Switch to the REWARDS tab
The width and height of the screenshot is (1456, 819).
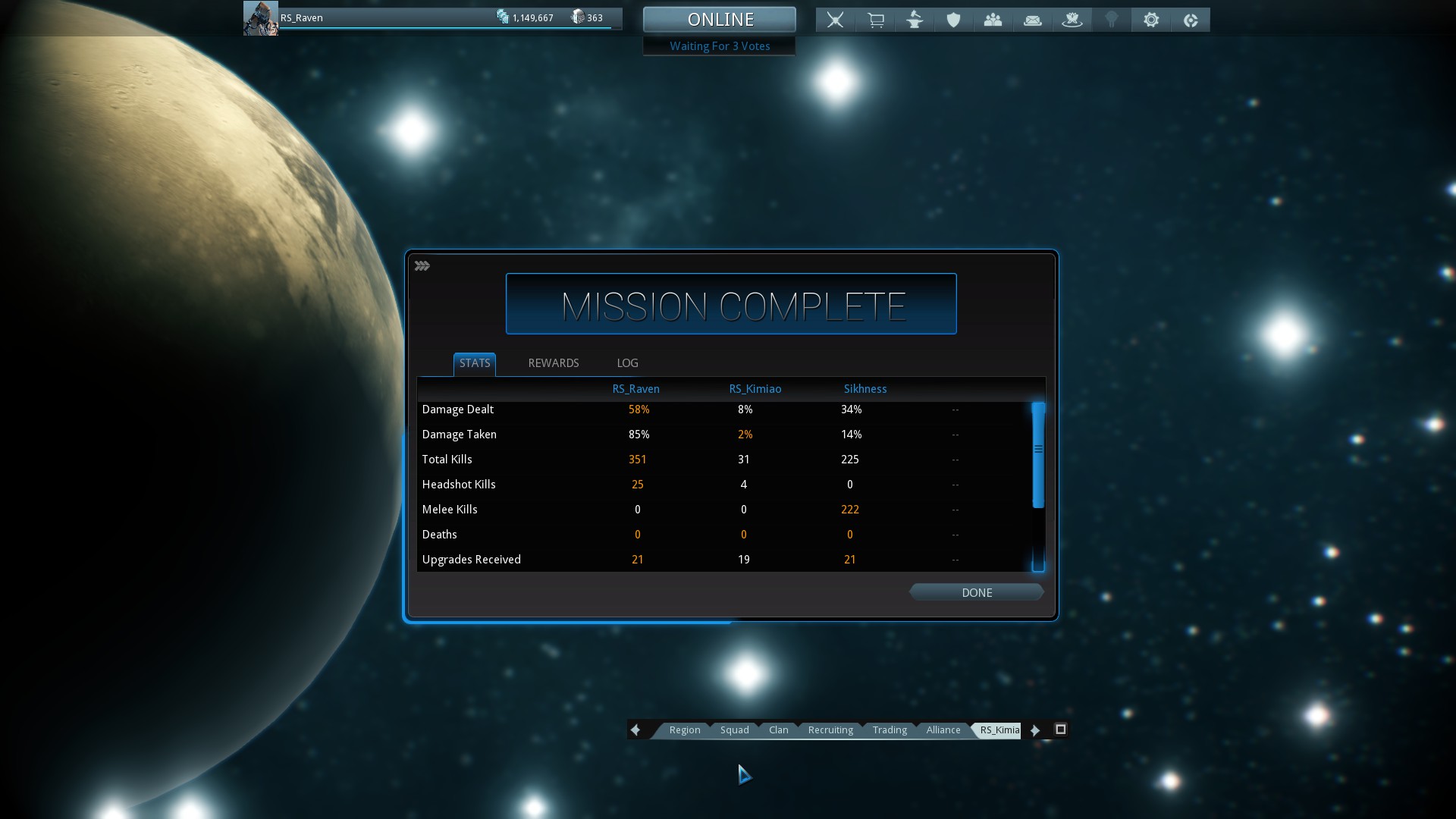pyautogui.click(x=553, y=363)
